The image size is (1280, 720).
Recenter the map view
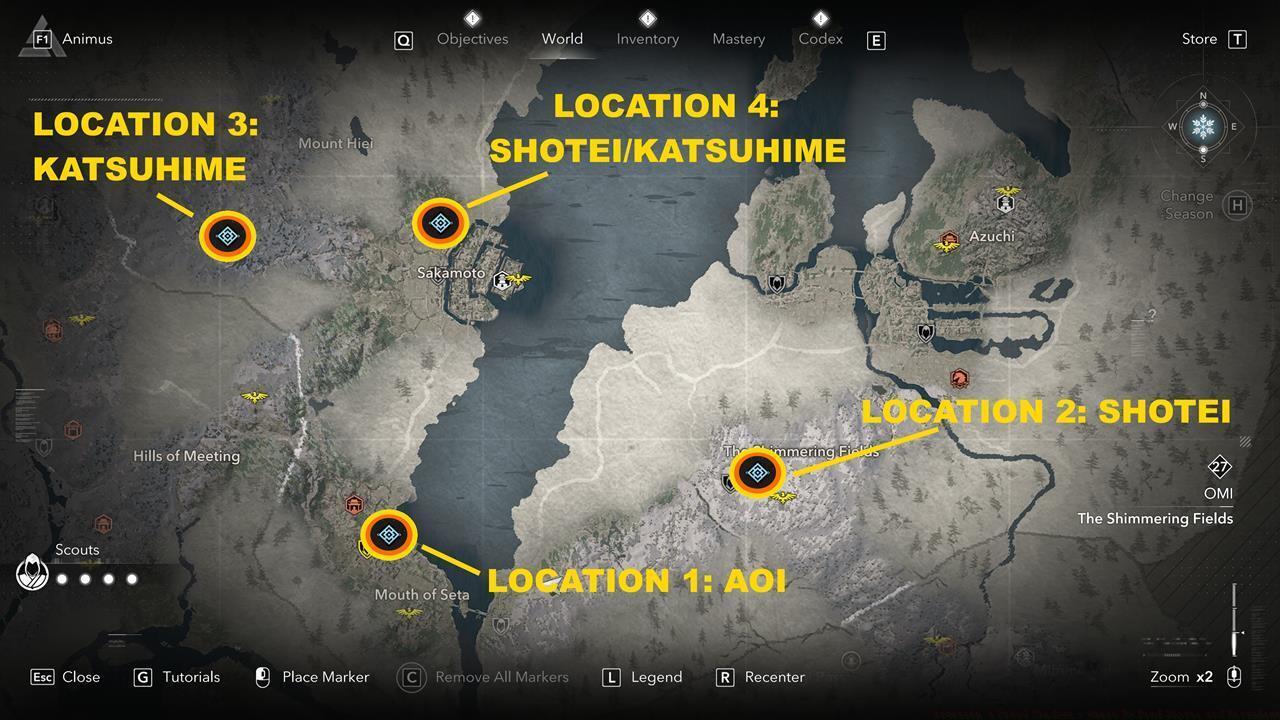coord(776,677)
